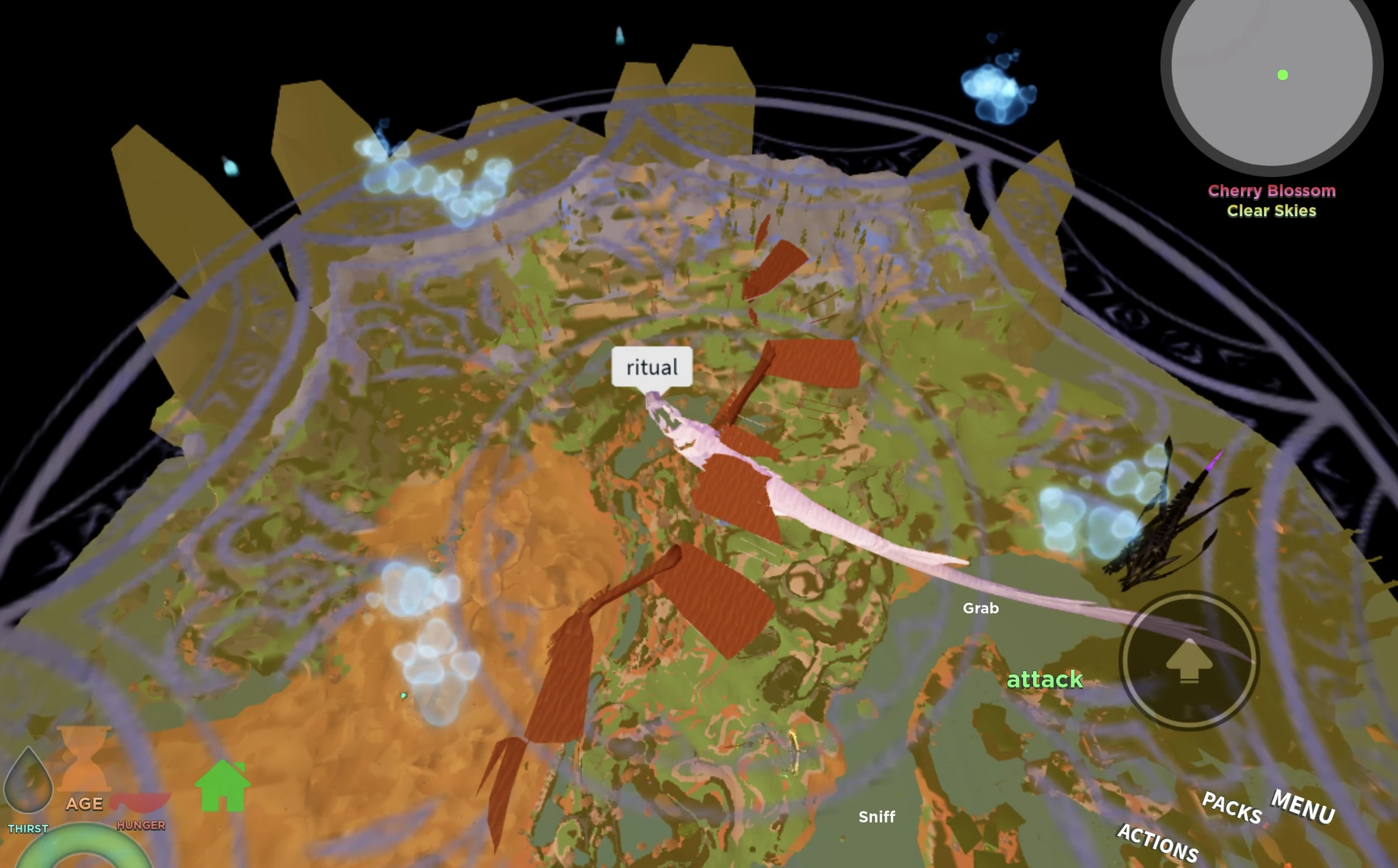1398x868 pixels.
Task: Tap the green player dot on the minimap
Action: pyautogui.click(x=1283, y=75)
